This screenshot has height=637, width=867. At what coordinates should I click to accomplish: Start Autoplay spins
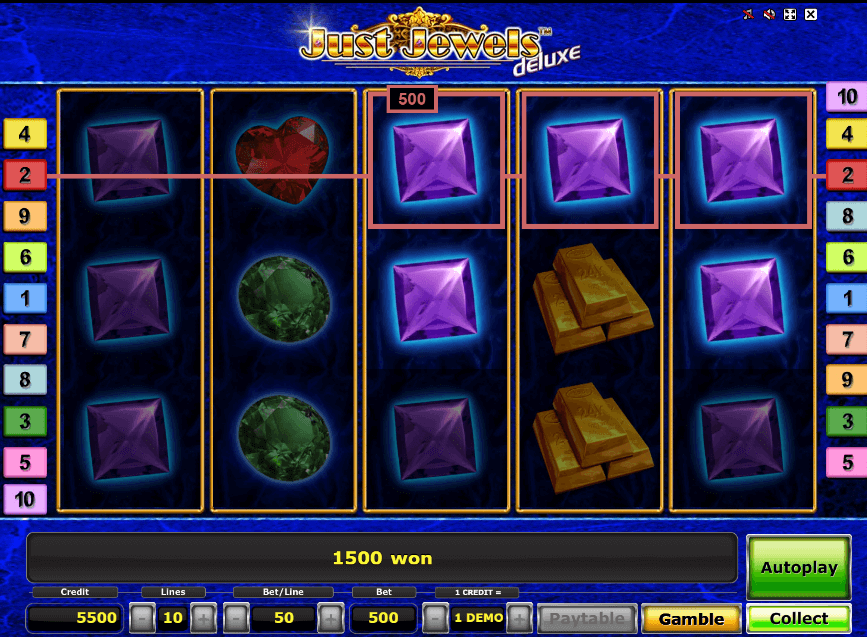point(799,567)
